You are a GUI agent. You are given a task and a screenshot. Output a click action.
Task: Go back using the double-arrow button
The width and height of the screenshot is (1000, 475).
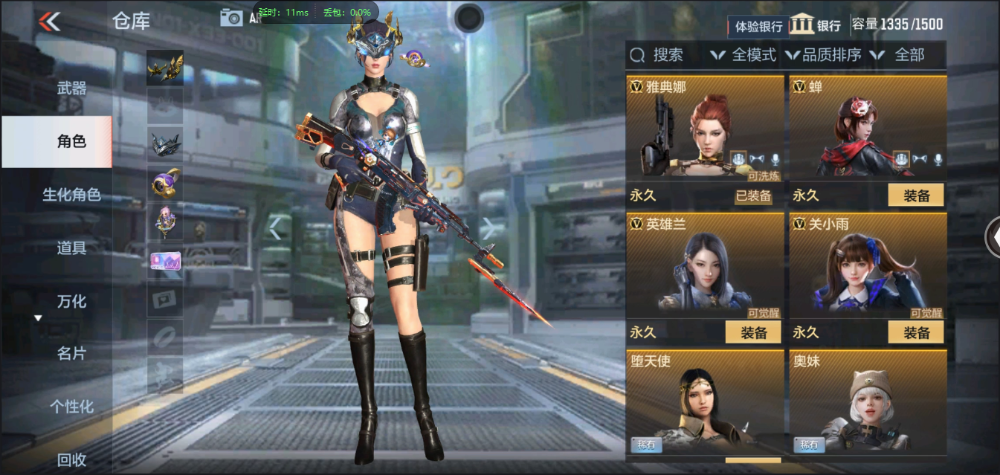click(x=49, y=21)
